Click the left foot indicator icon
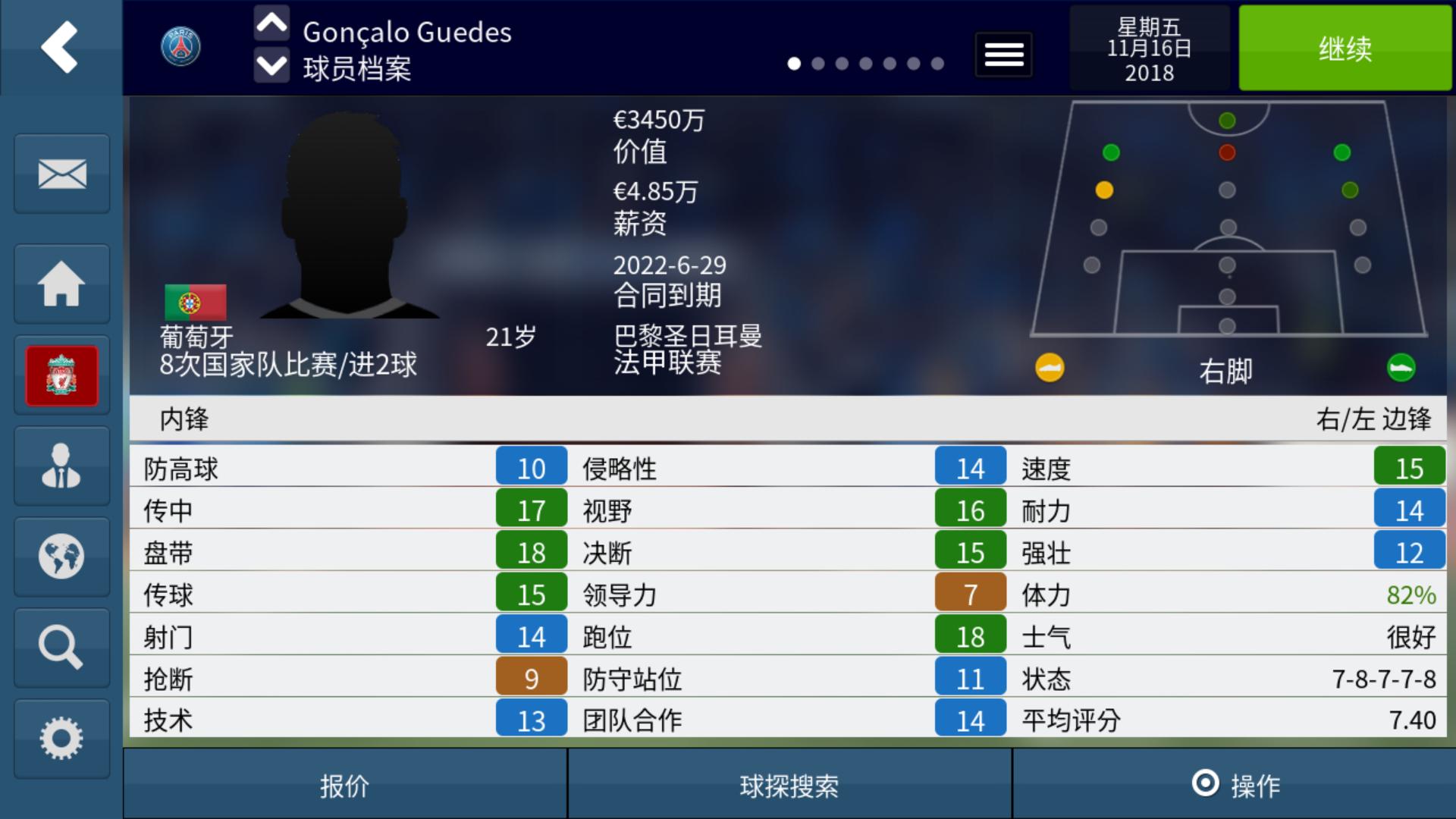1456x819 pixels. tap(1049, 369)
